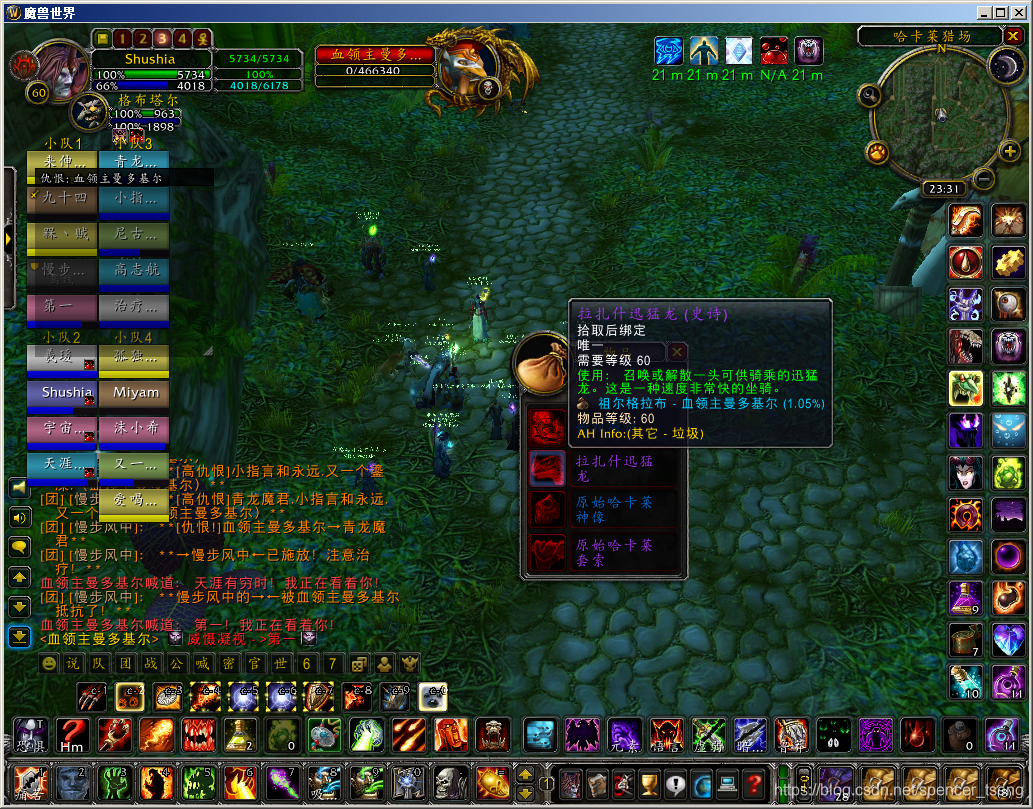Open the smiley emote chat button

49,663
